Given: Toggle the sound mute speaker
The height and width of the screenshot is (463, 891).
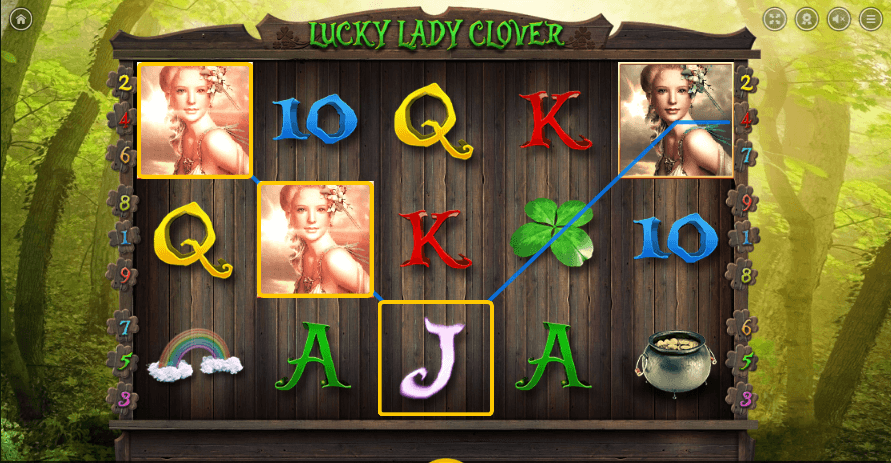Looking at the screenshot, I should (839, 19).
